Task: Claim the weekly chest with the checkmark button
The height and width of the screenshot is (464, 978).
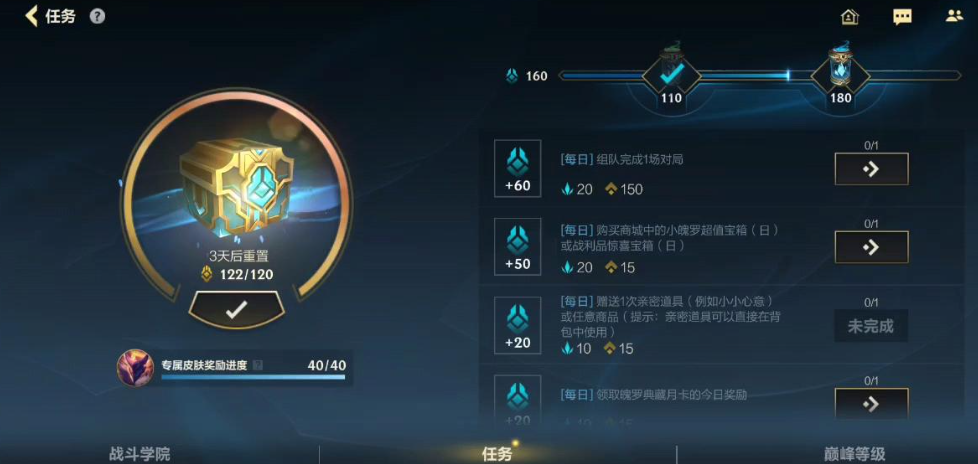Action: coord(236,310)
